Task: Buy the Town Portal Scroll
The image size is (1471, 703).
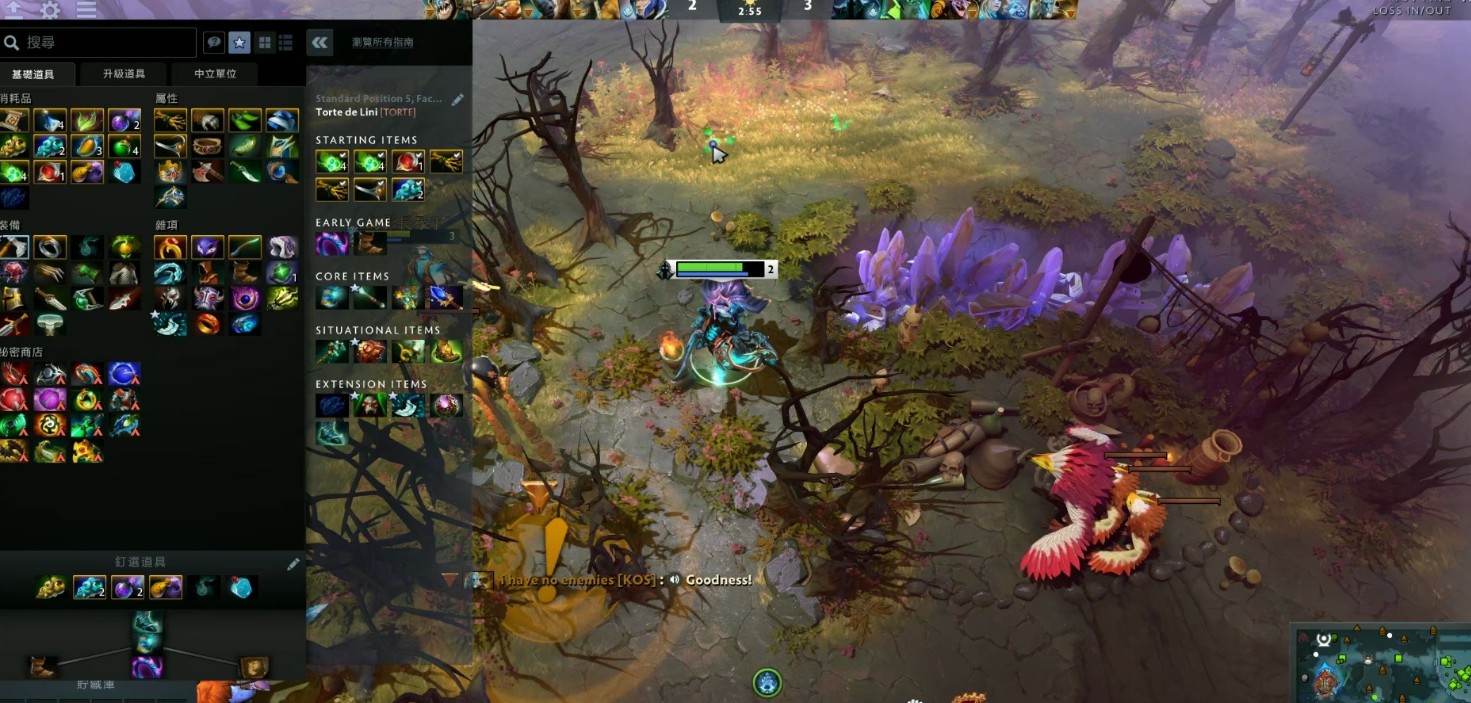Action: [14, 121]
